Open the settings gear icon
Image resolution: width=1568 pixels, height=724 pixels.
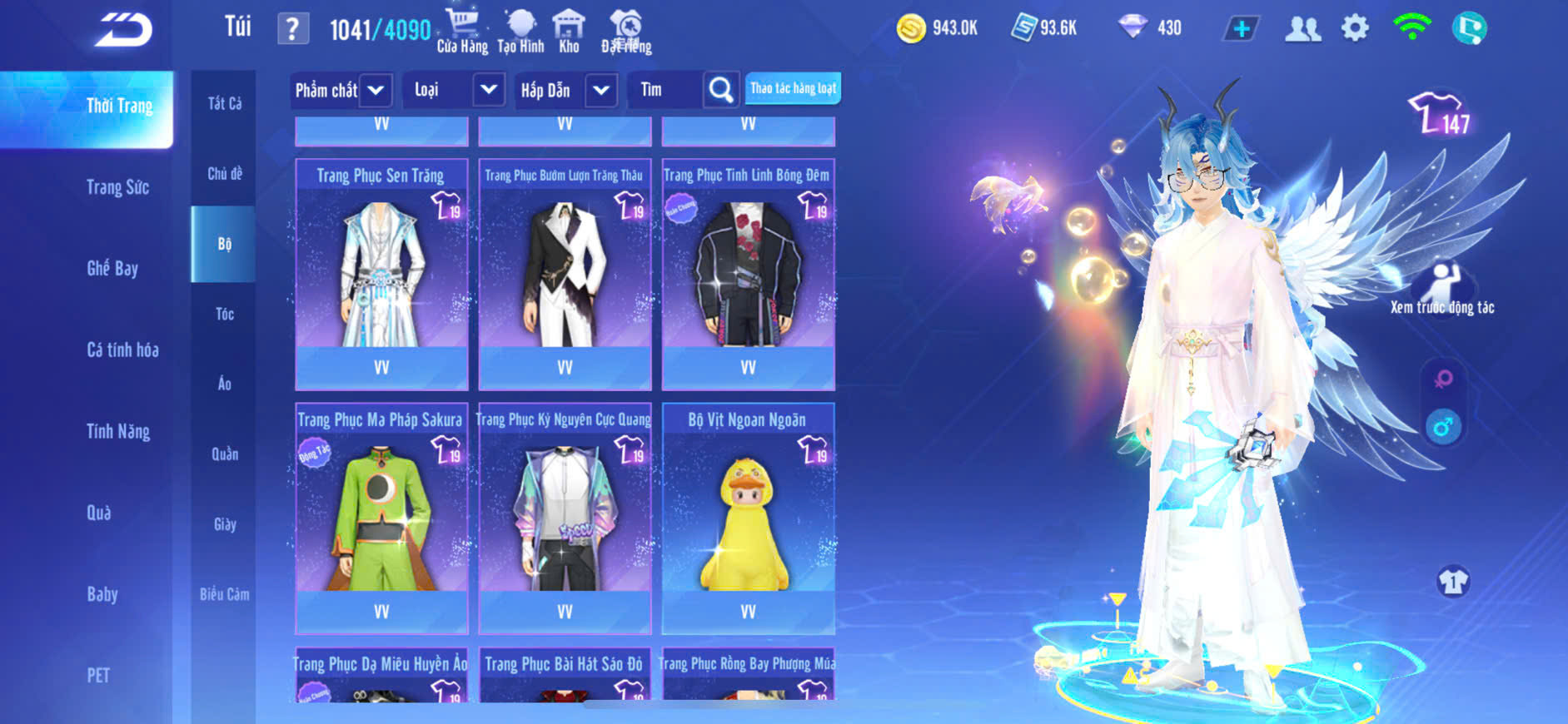1355,28
